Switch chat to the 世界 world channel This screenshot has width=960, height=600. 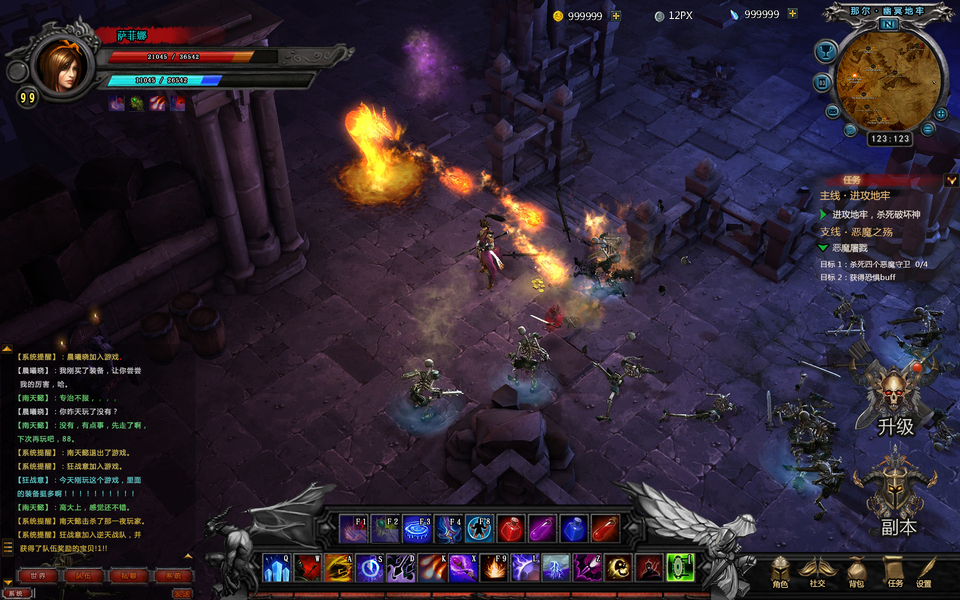38,576
